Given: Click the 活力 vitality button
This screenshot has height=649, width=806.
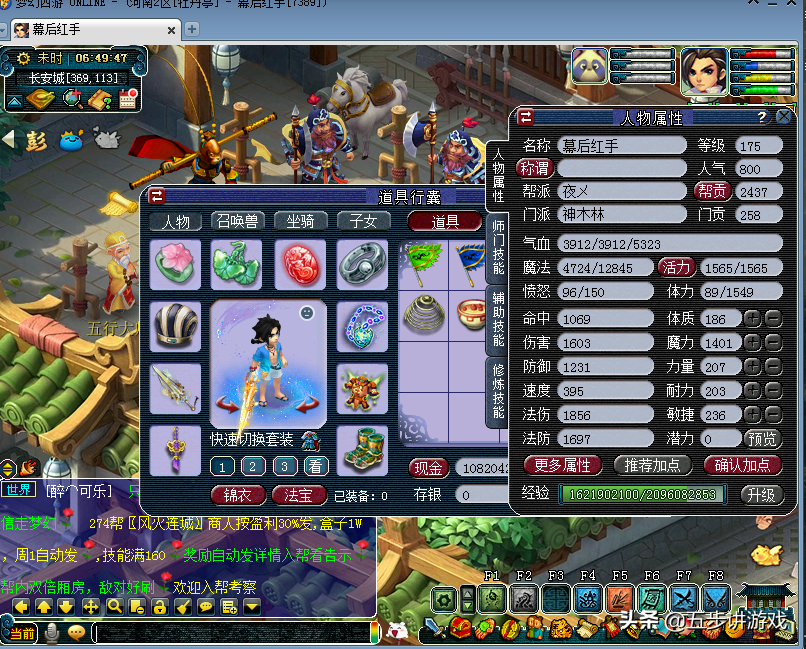Looking at the screenshot, I should [676, 267].
